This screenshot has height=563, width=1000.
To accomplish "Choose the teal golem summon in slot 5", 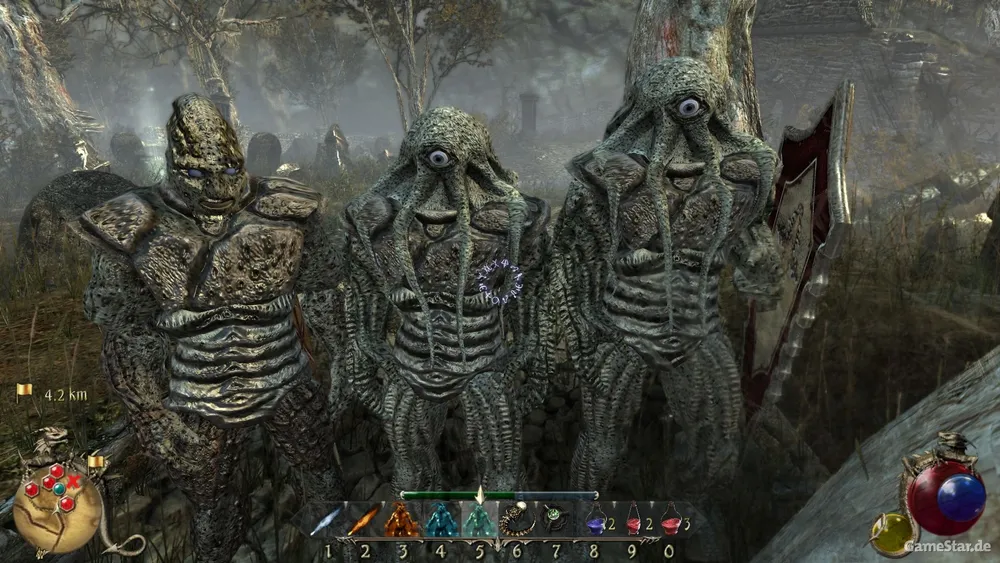I will point(479,520).
